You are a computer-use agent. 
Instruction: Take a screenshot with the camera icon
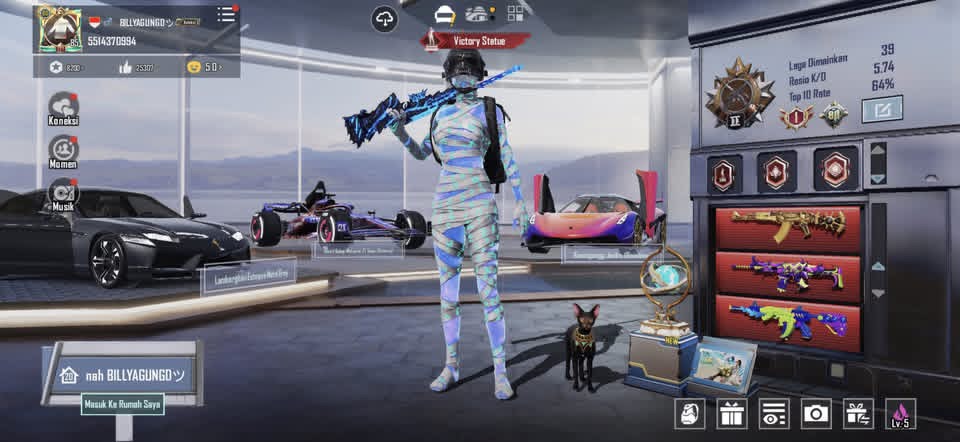[816, 412]
